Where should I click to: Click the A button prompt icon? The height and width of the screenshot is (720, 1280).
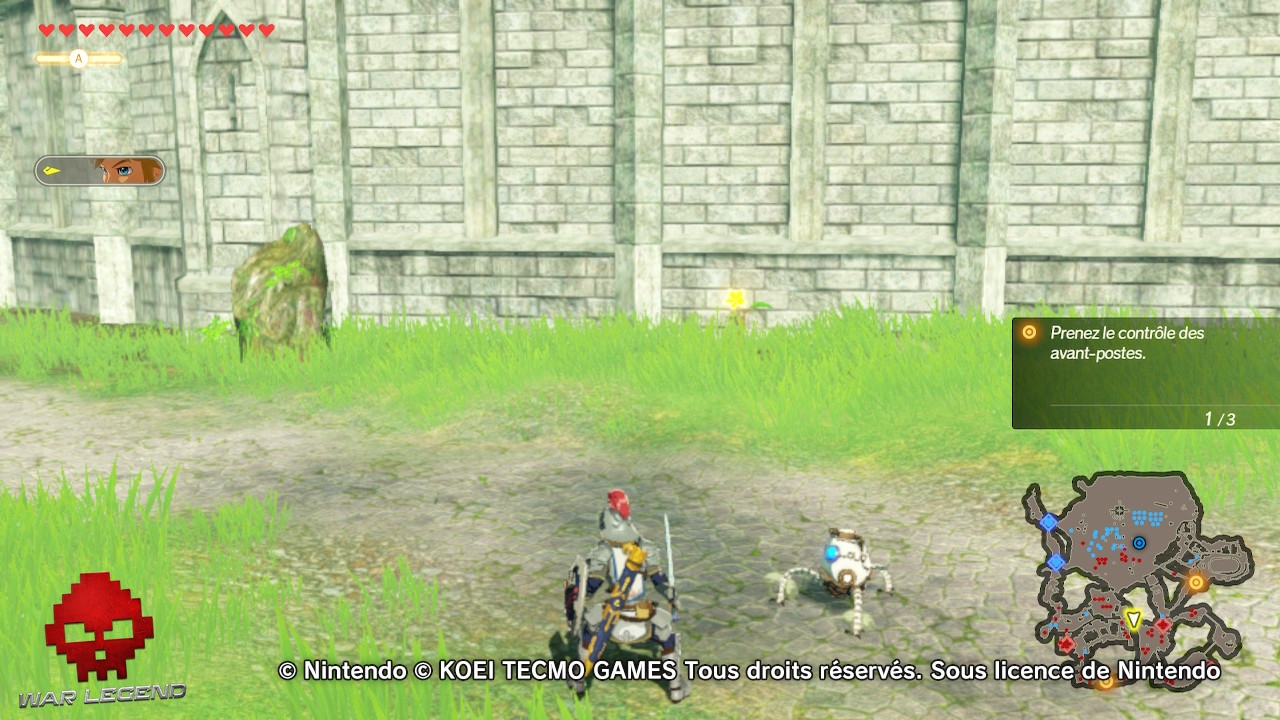(78, 58)
